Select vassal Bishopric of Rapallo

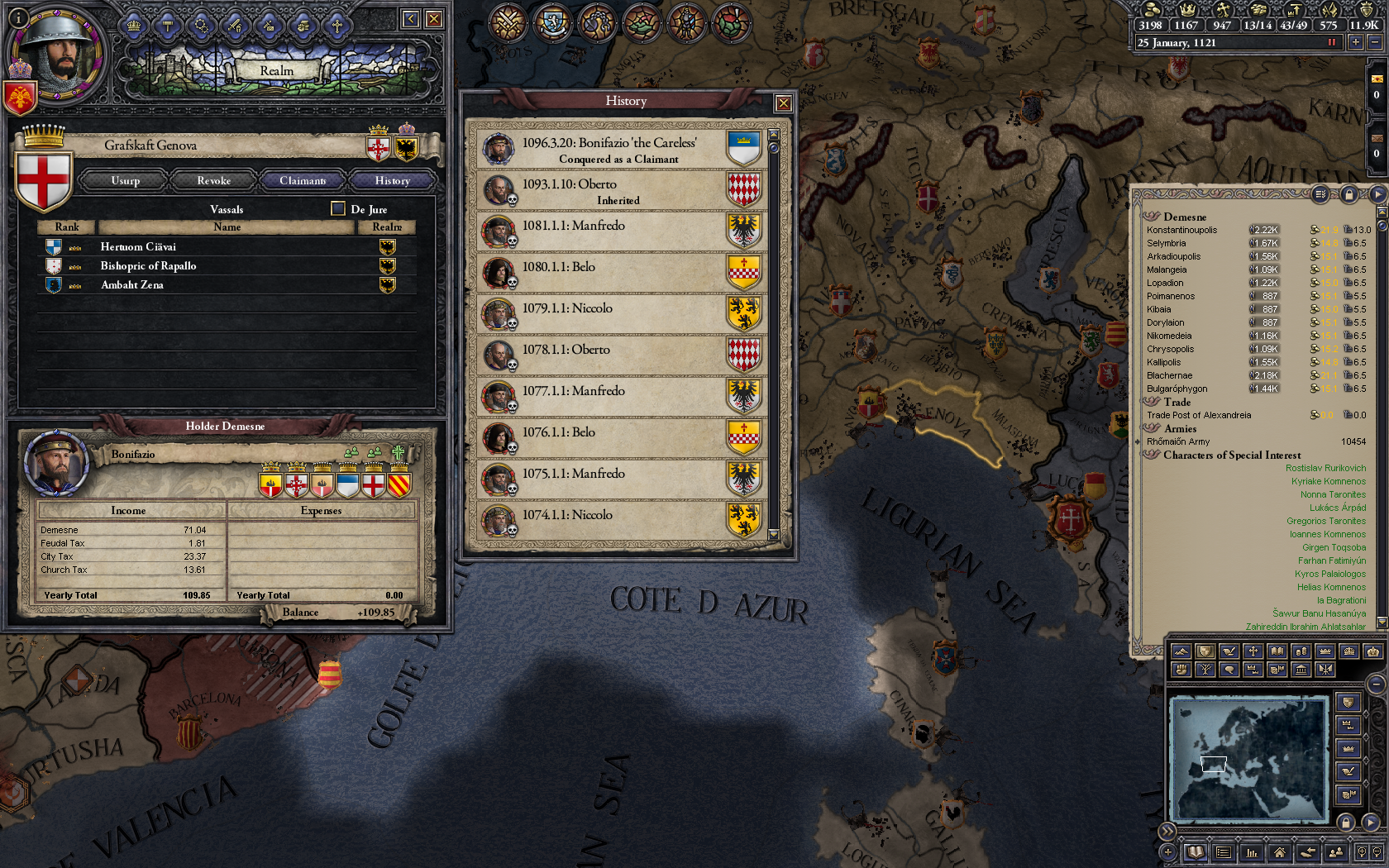pyautogui.click(x=148, y=265)
